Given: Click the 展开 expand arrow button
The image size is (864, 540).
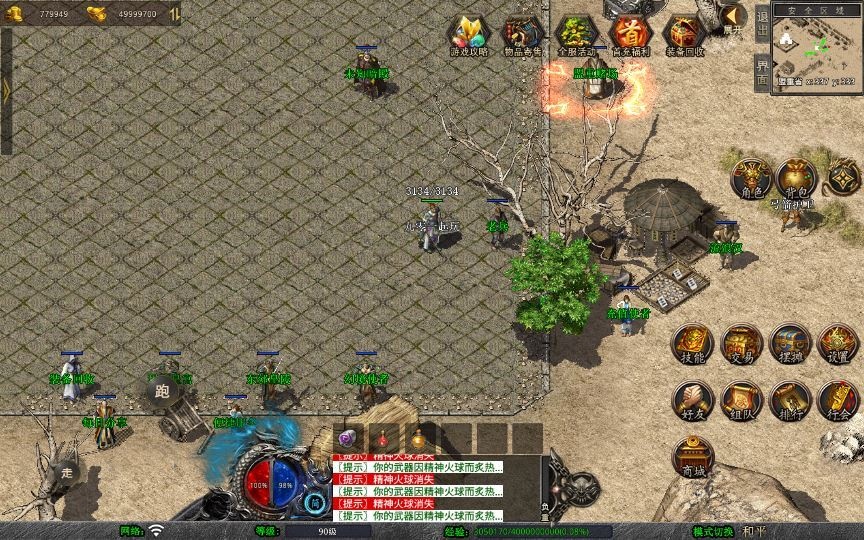Looking at the screenshot, I should [x=733, y=17].
